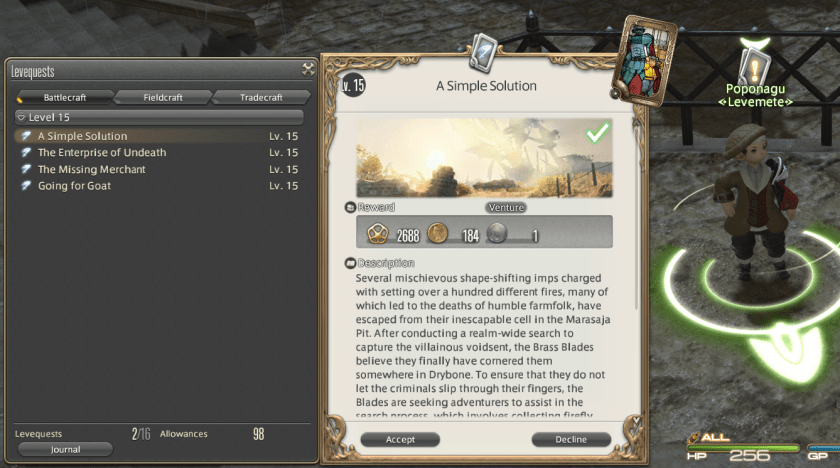
Task: Open the Journal from Levequests window
Action: [x=65, y=450]
